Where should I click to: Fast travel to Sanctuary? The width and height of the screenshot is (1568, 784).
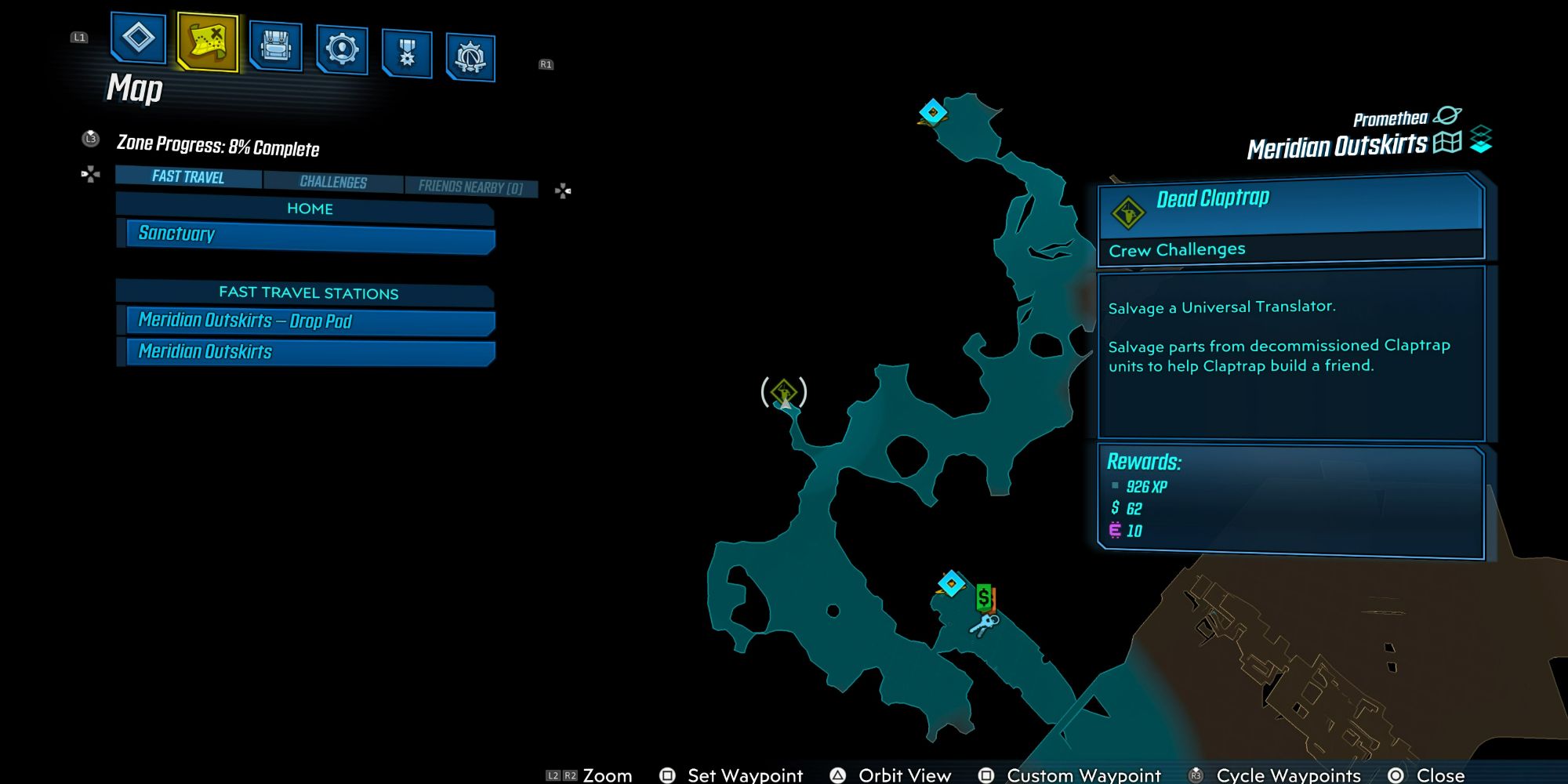(x=308, y=234)
